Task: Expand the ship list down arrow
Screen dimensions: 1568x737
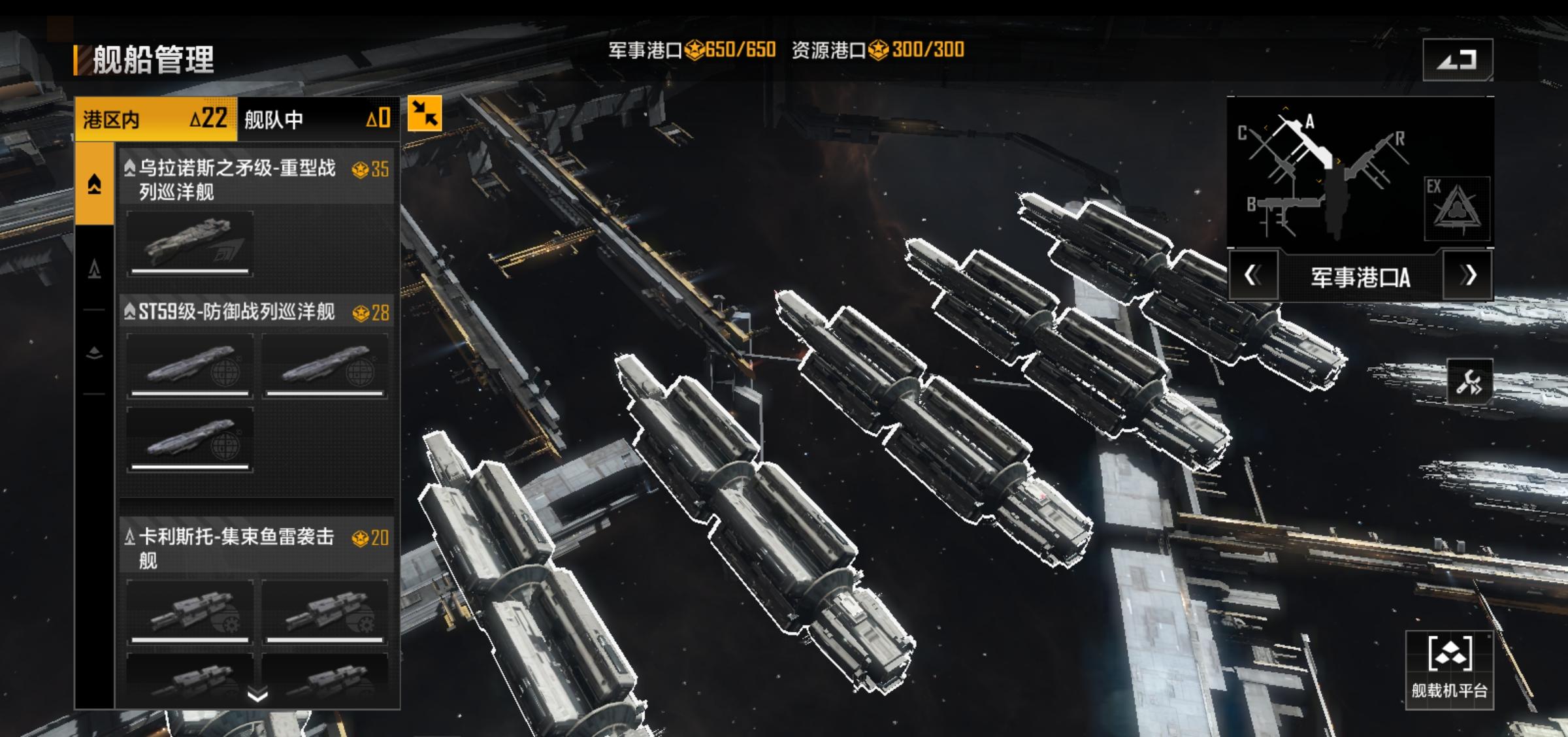Action: [258, 695]
